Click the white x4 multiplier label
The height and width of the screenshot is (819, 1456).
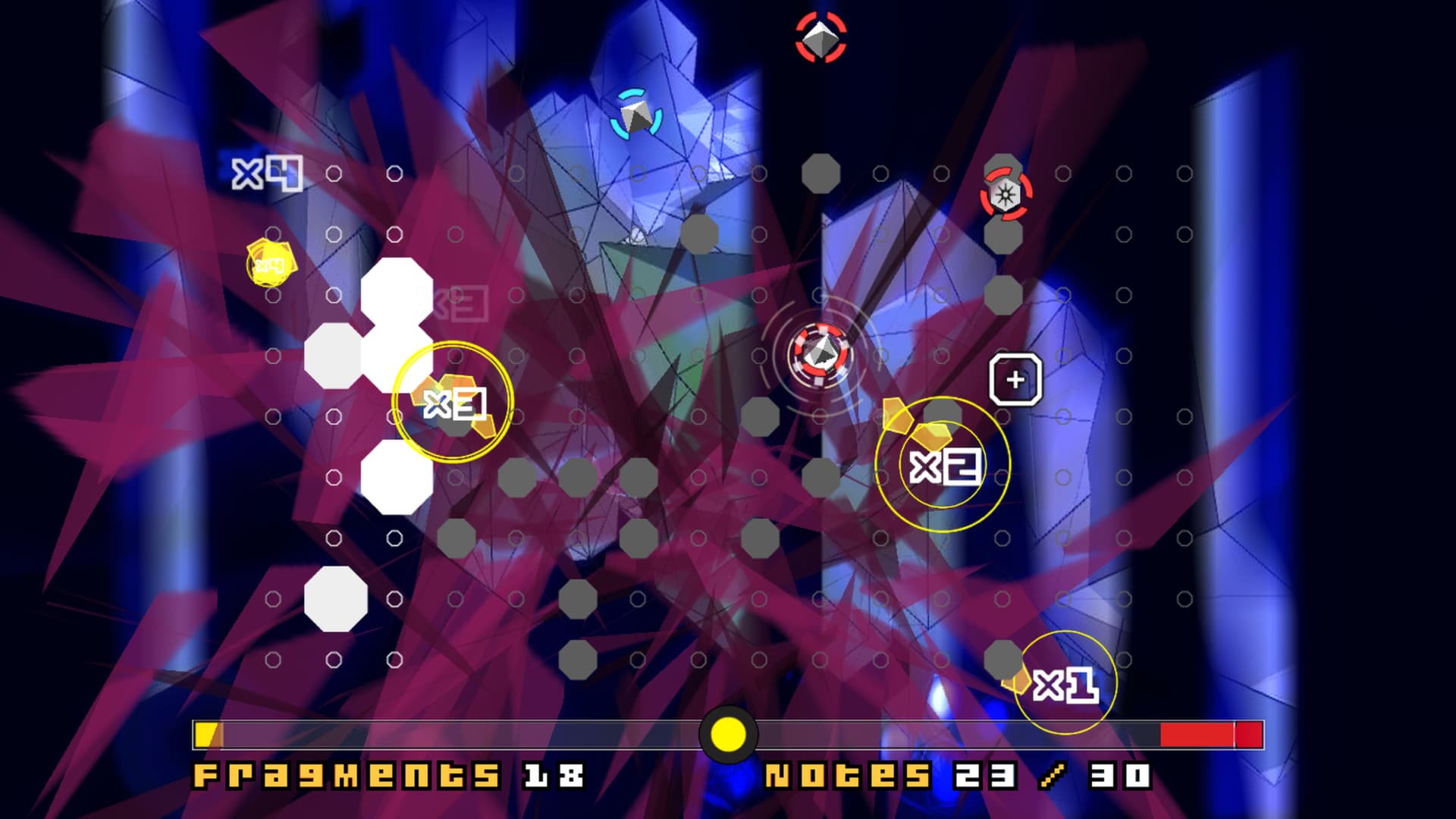coord(265,174)
